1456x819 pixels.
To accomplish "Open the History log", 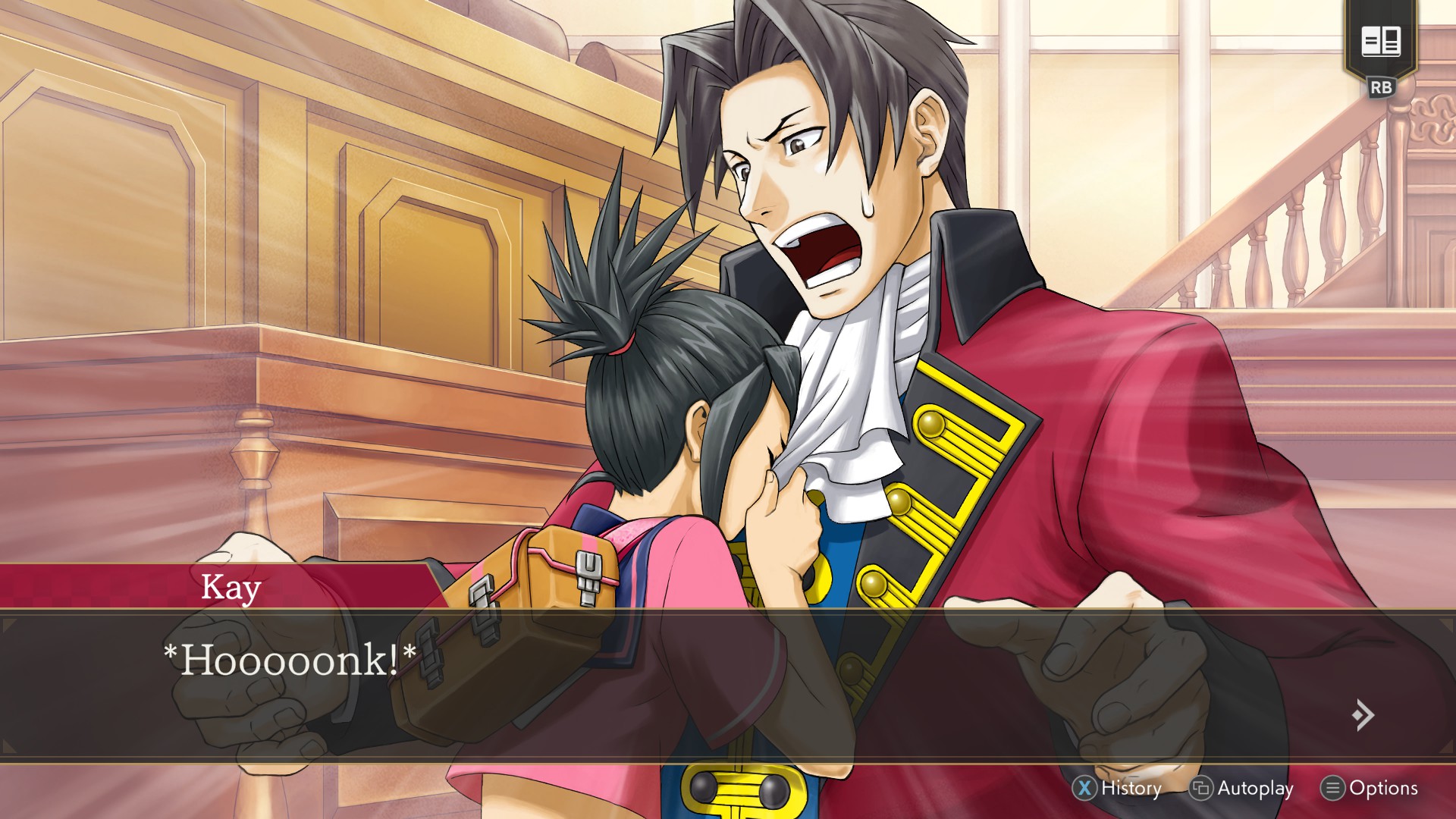I will (x=1117, y=789).
